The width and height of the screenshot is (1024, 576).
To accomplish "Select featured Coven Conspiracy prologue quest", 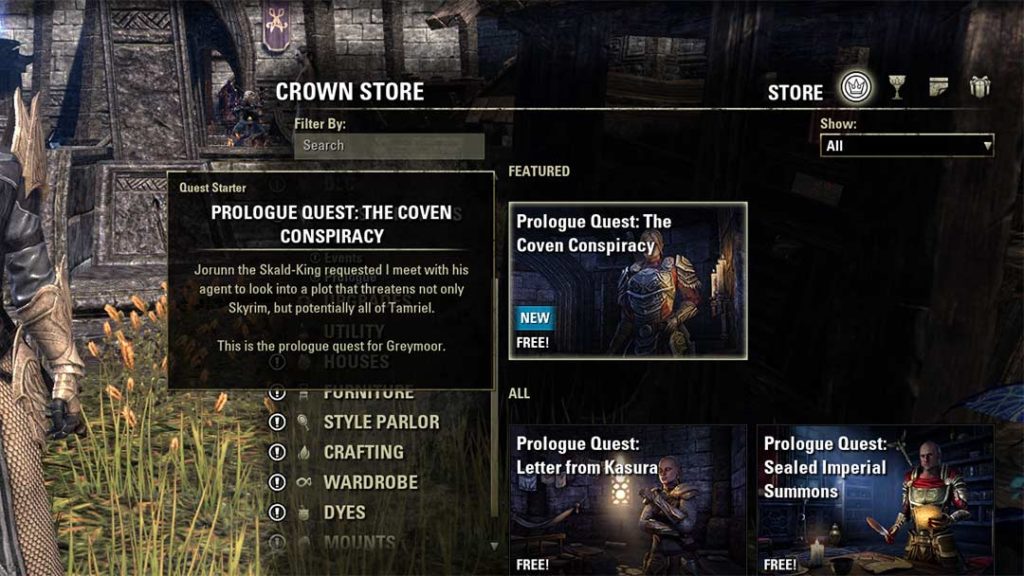I will (x=628, y=280).
